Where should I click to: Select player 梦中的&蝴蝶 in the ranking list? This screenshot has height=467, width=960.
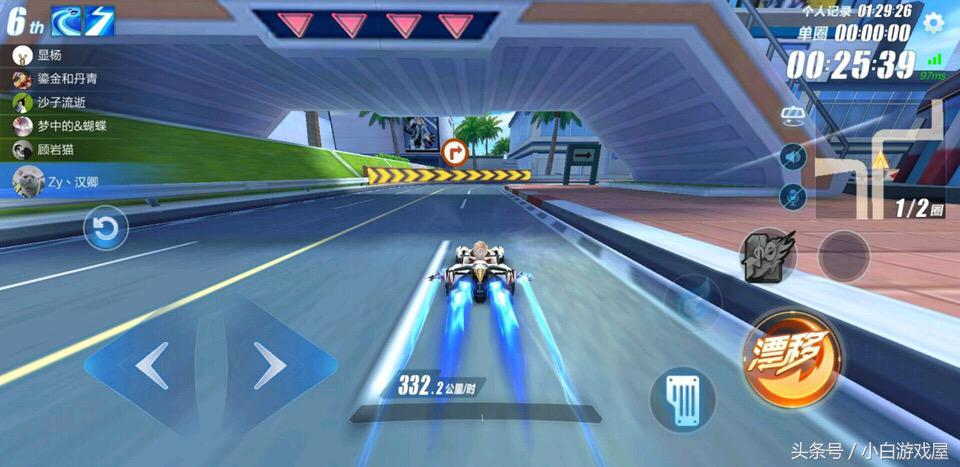pos(60,126)
